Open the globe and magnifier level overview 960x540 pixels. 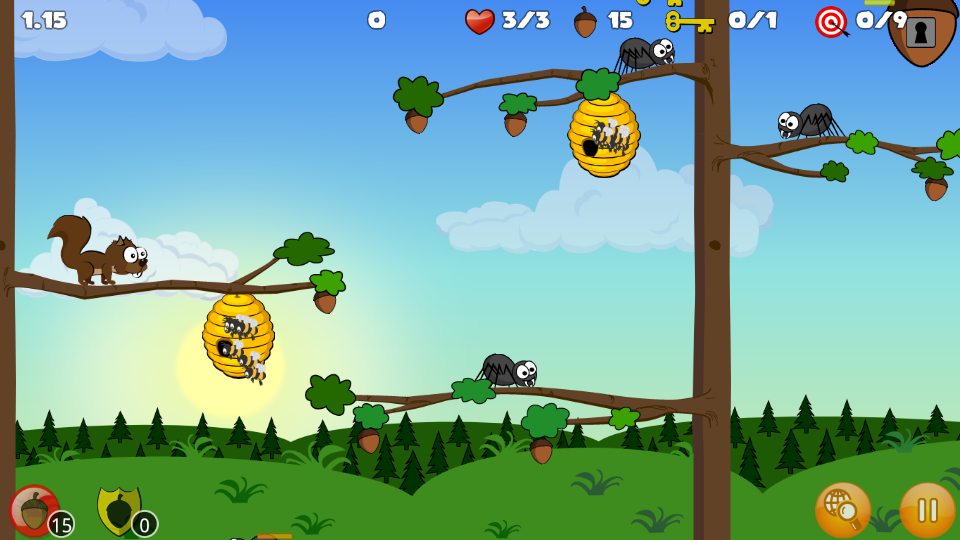click(x=842, y=510)
